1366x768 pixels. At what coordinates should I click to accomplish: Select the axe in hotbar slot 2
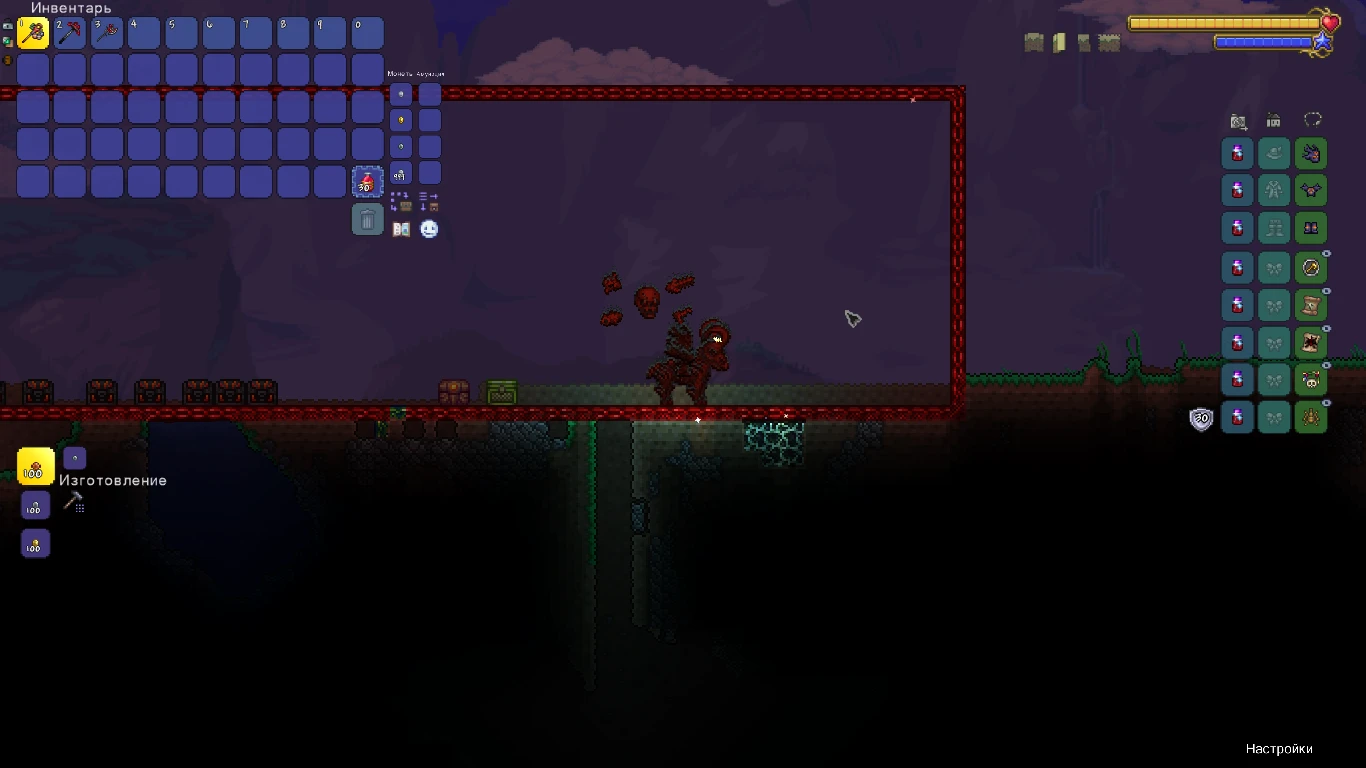pos(70,32)
